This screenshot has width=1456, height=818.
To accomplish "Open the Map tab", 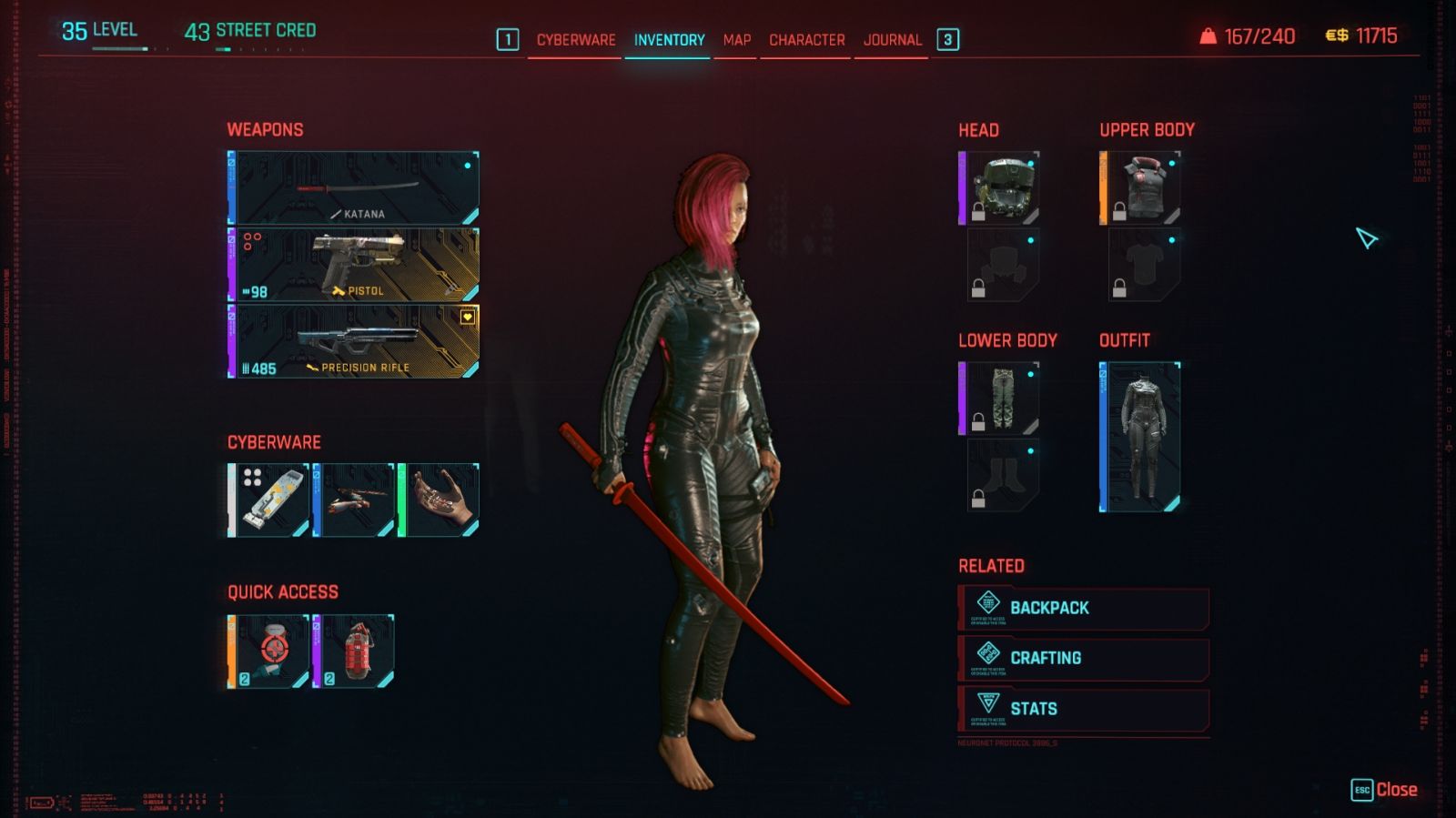I will [736, 40].
